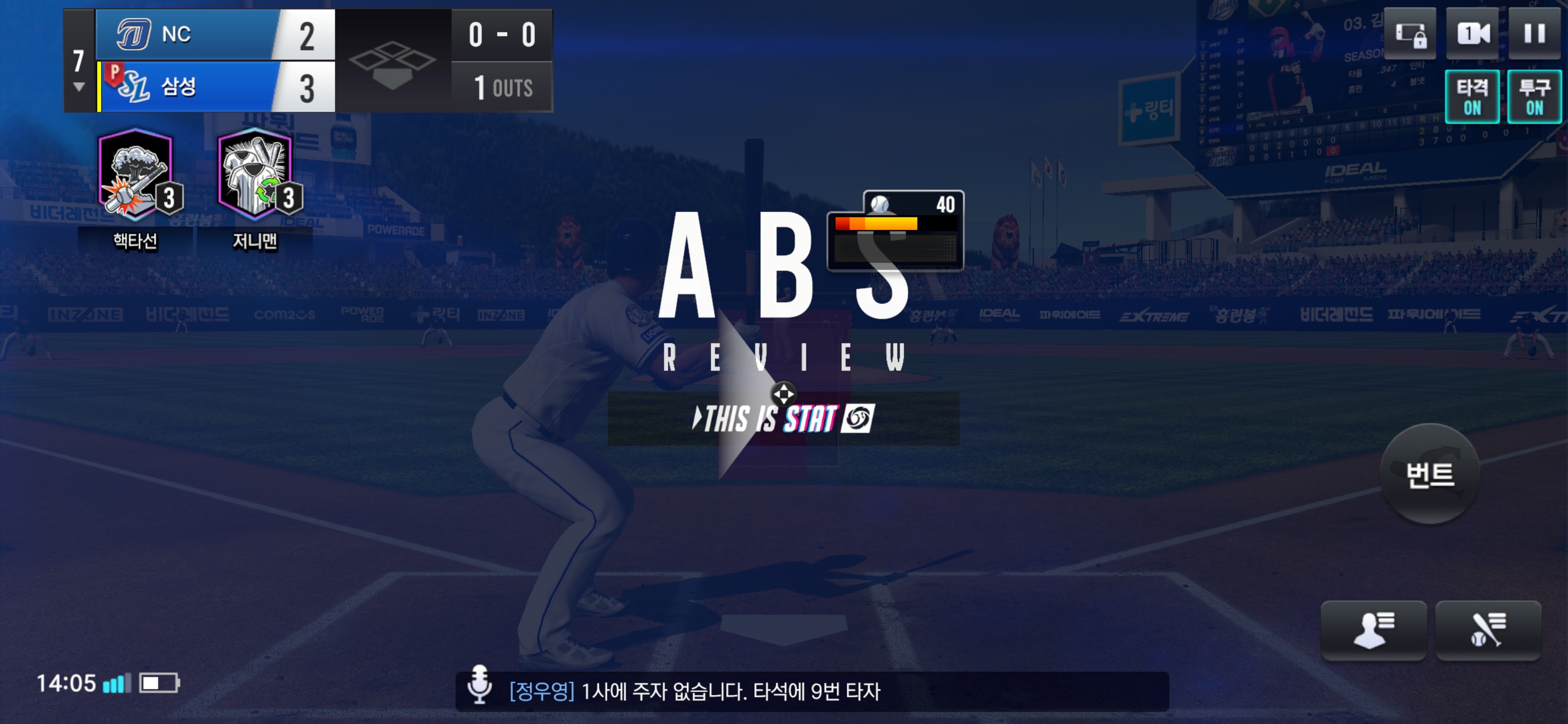The image size is (1568, 724).
Task: Pause the game
Action: pos(1534,34)
